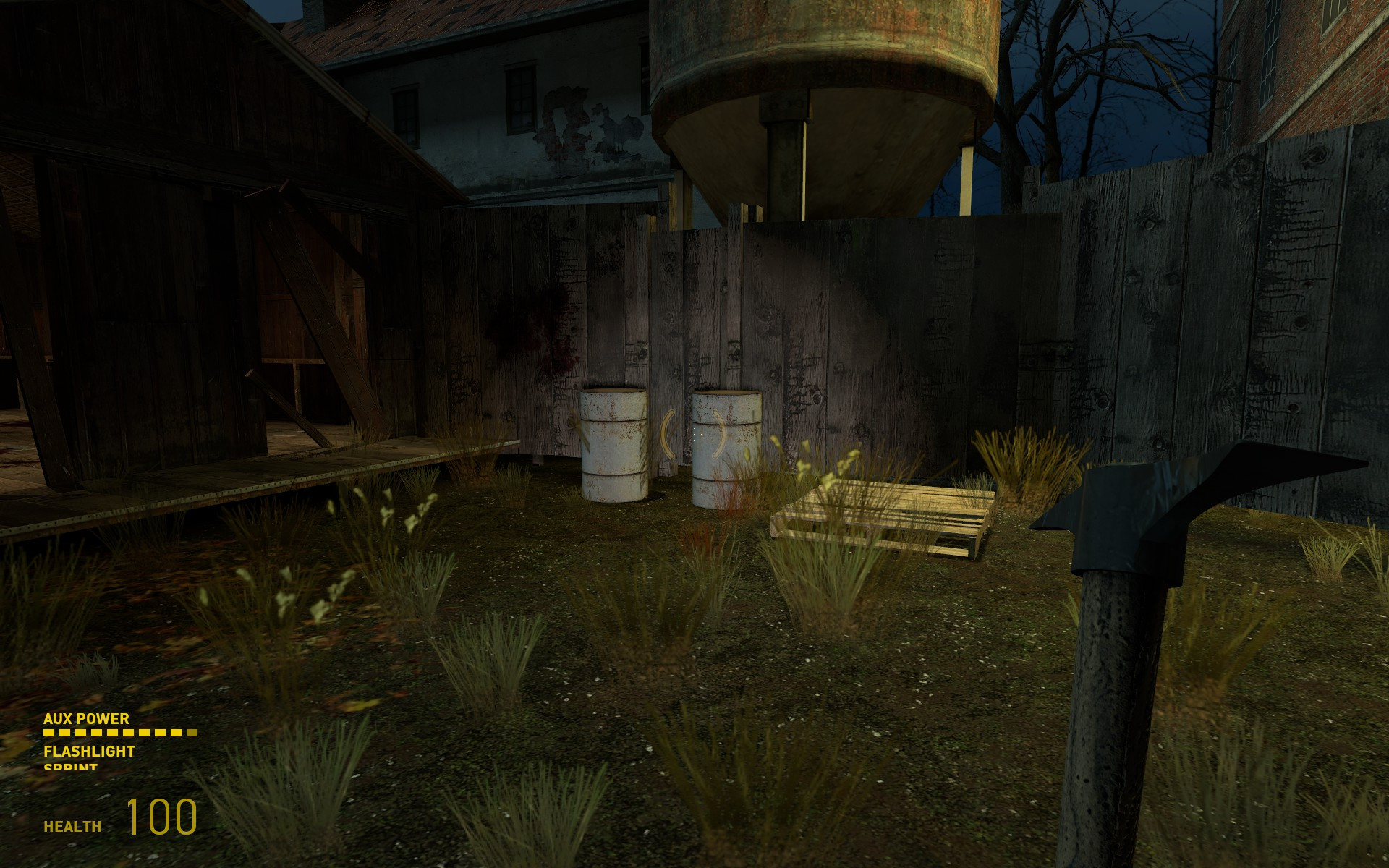The width and height of the screenshot is (1389, 868).
Task: Click the AUX POWER label
Action: pyautogui.click(x=85, y=719)
